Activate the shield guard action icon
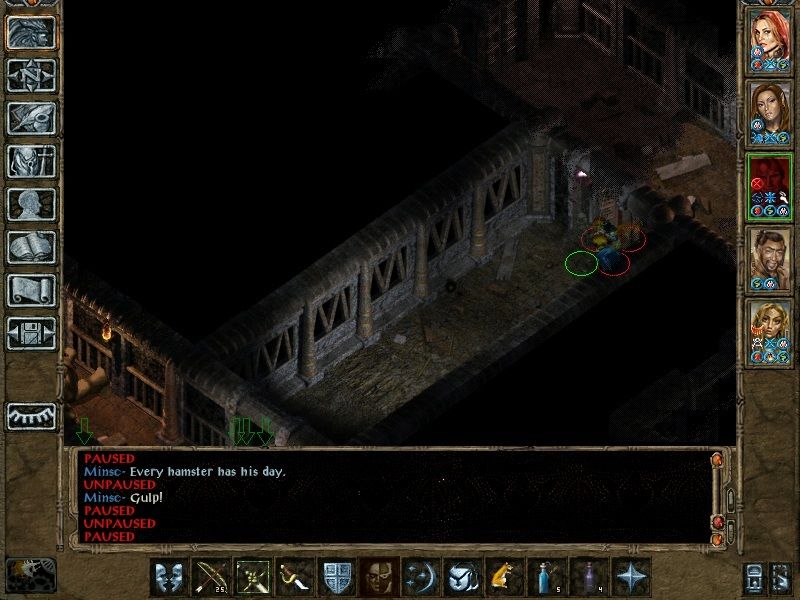 (x=335, y=577)
